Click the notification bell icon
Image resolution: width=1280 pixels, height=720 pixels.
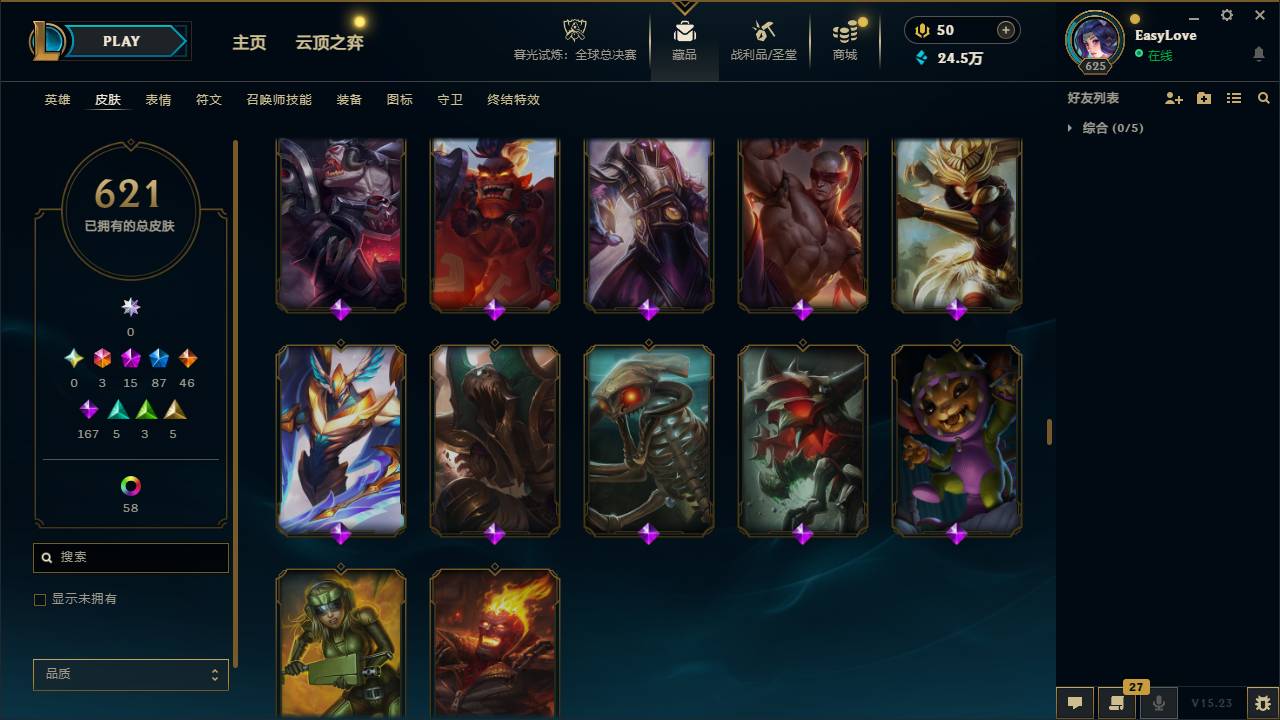pos(1259,55)
